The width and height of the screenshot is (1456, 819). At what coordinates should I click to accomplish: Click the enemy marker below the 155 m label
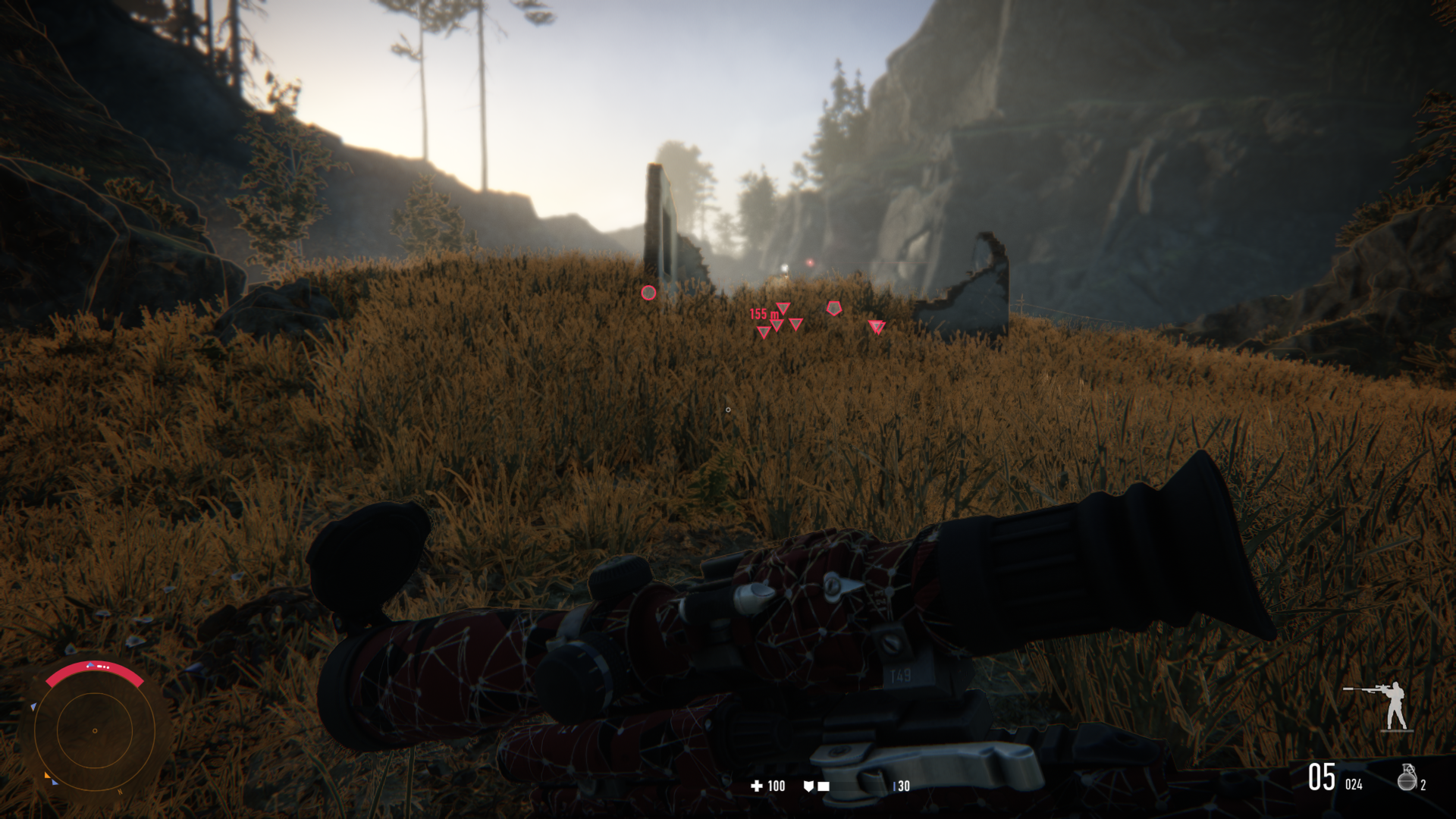pyautogui.click(x=763, y=332)
